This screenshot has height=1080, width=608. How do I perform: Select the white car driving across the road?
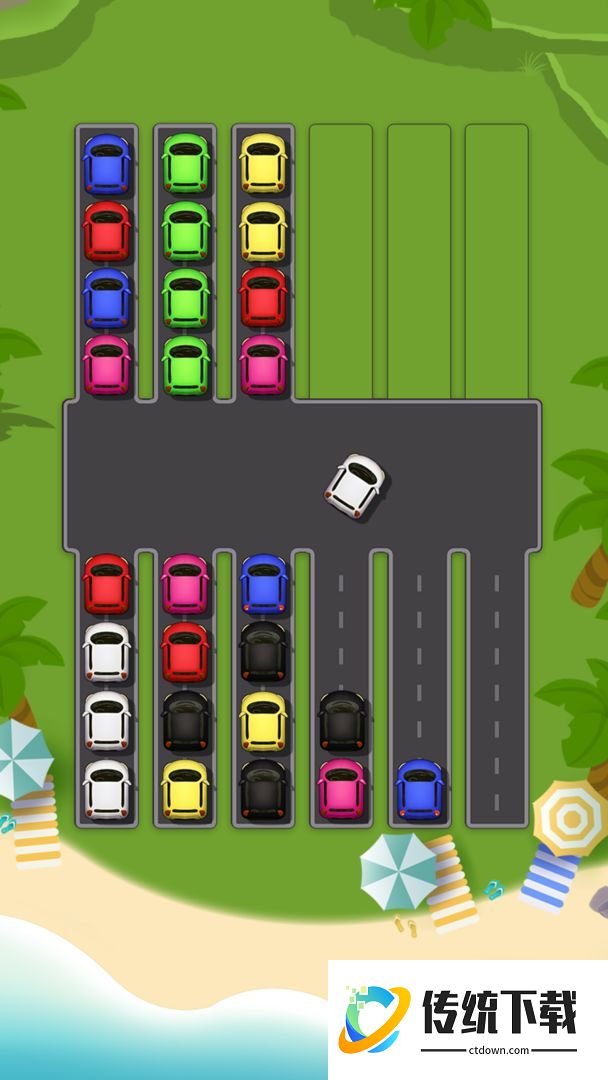355,486
